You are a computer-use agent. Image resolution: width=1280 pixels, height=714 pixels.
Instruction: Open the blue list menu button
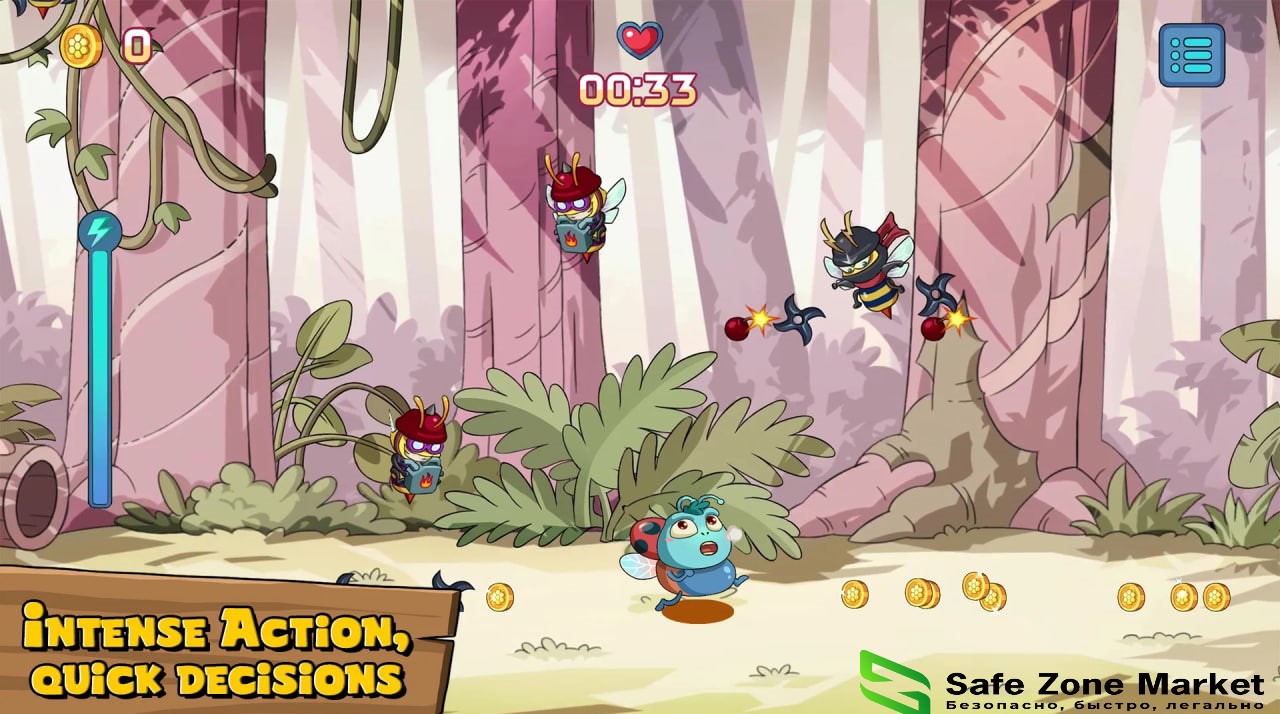[1191, 55]
